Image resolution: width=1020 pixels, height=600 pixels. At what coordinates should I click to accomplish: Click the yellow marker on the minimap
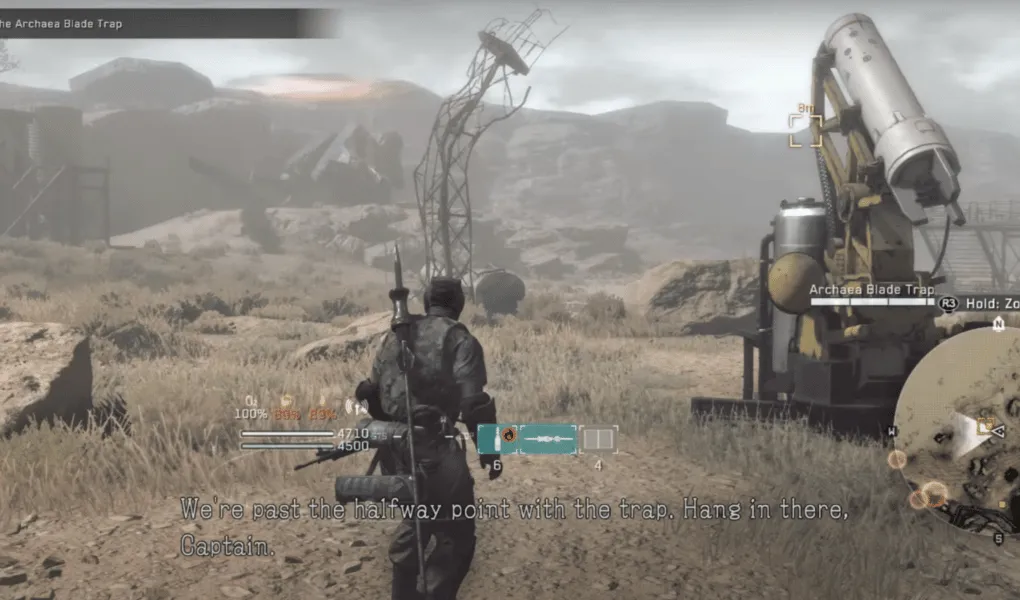(x=984, y=426)
